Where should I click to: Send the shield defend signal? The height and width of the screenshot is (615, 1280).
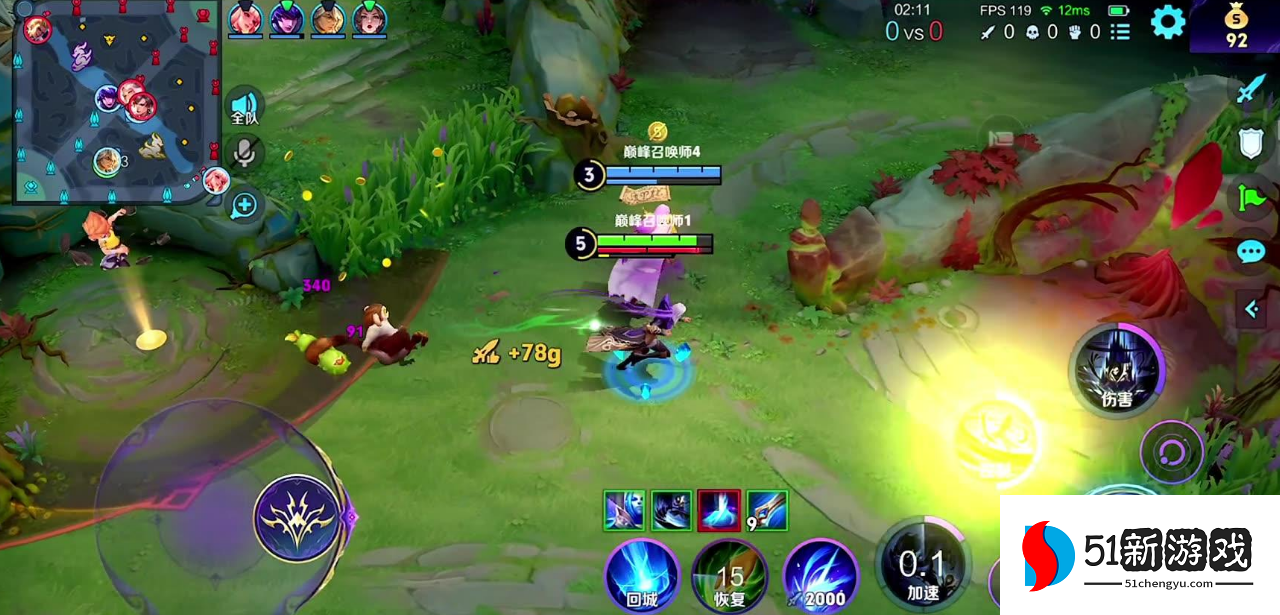(1251, 143)
